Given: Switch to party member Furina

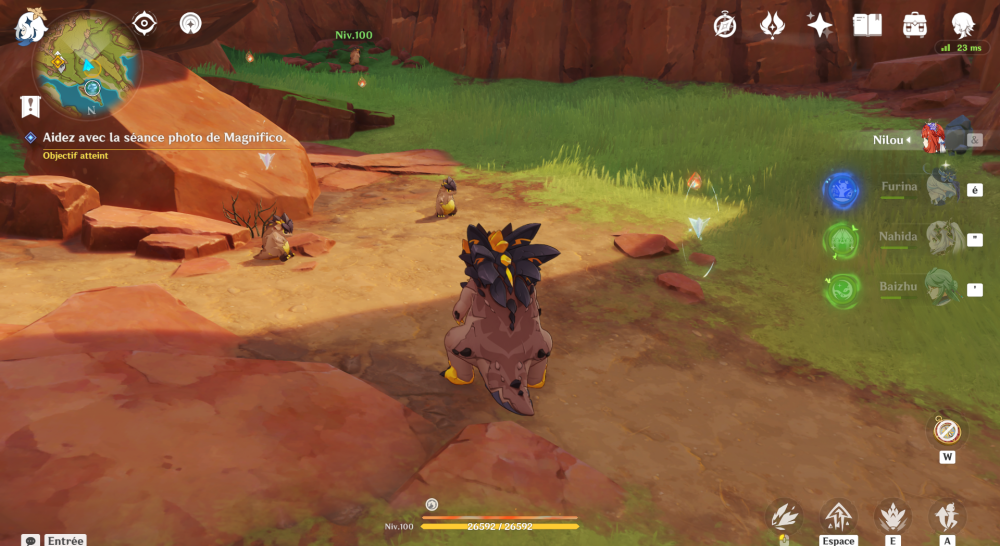Looking at the screenshot, I should tap(942, 187).
